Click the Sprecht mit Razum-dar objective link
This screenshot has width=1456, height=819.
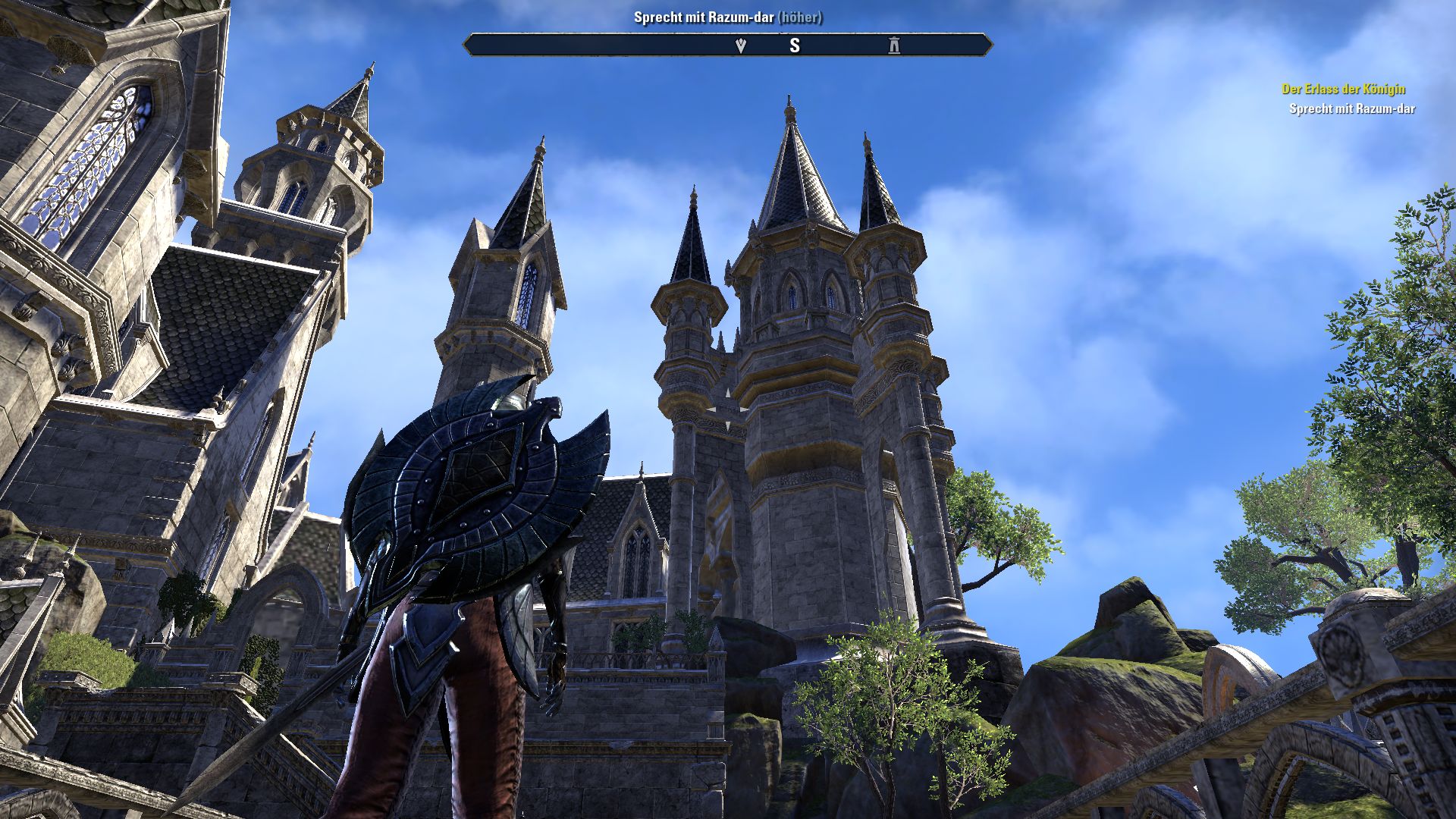point(1351,109)
